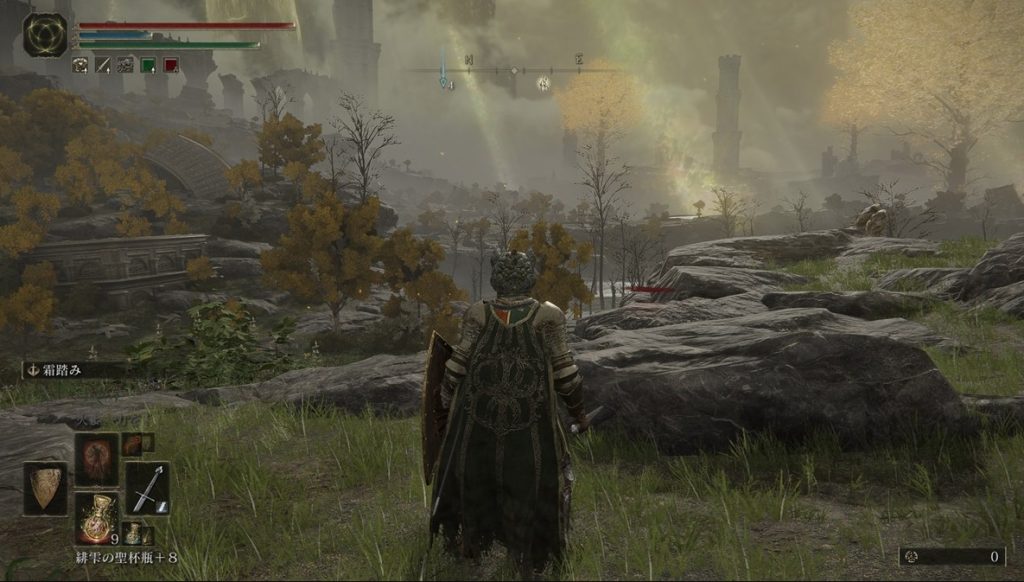The height and width of the screenshot is (582, 1024).
Task: Select the kite shield equipment slot
Action: pos(45,488)
